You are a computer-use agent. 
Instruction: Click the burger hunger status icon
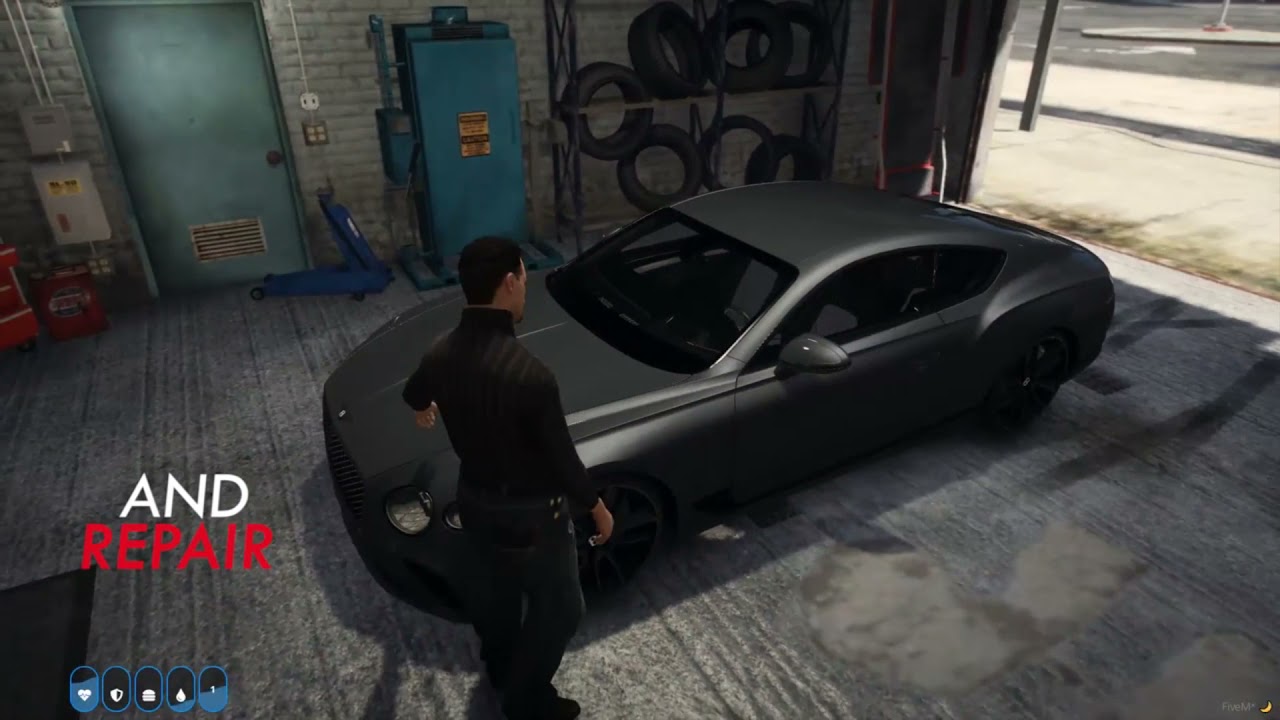148,690
